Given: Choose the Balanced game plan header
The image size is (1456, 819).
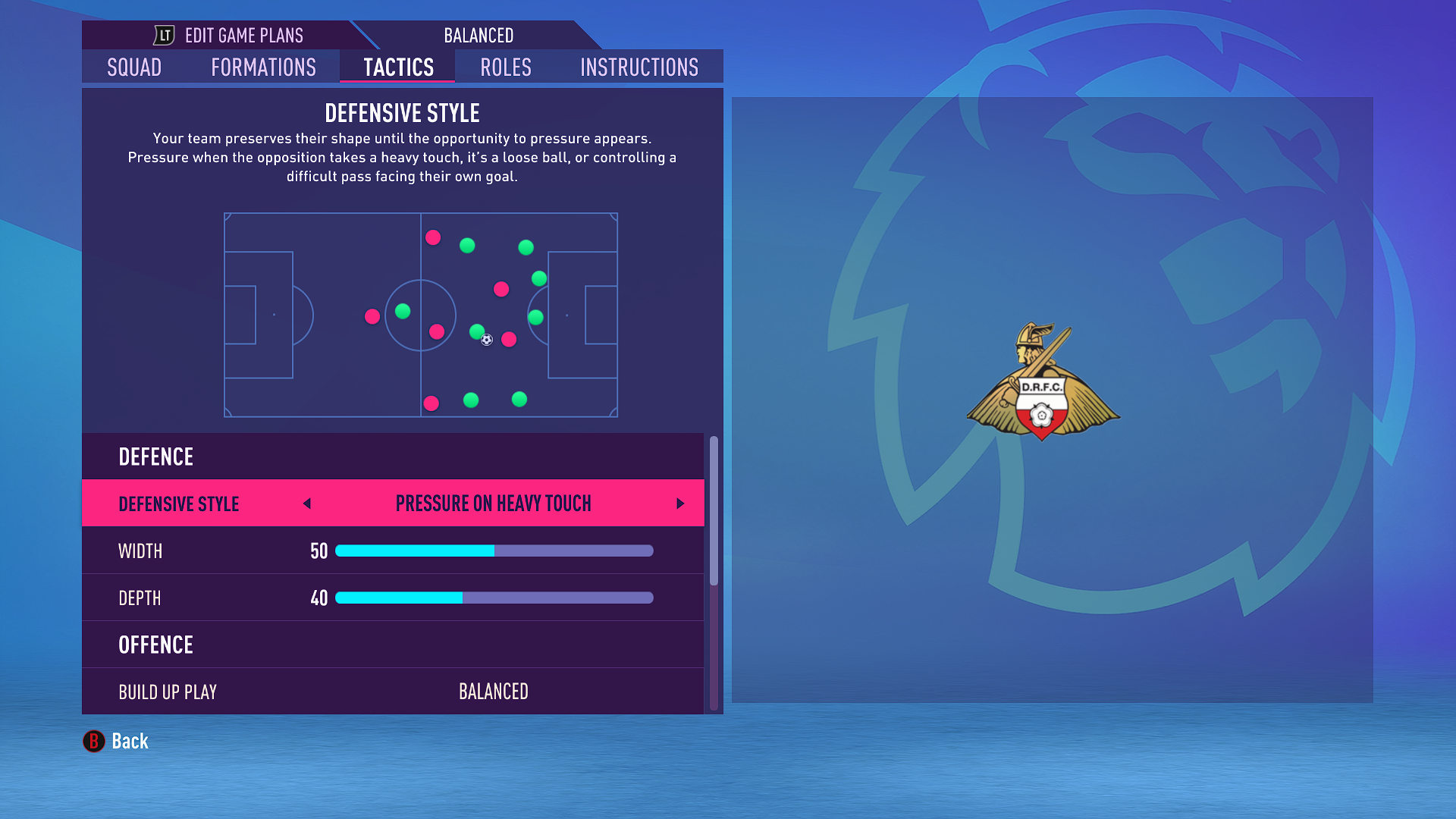Looking at the screenshot, I should (479, 36).
